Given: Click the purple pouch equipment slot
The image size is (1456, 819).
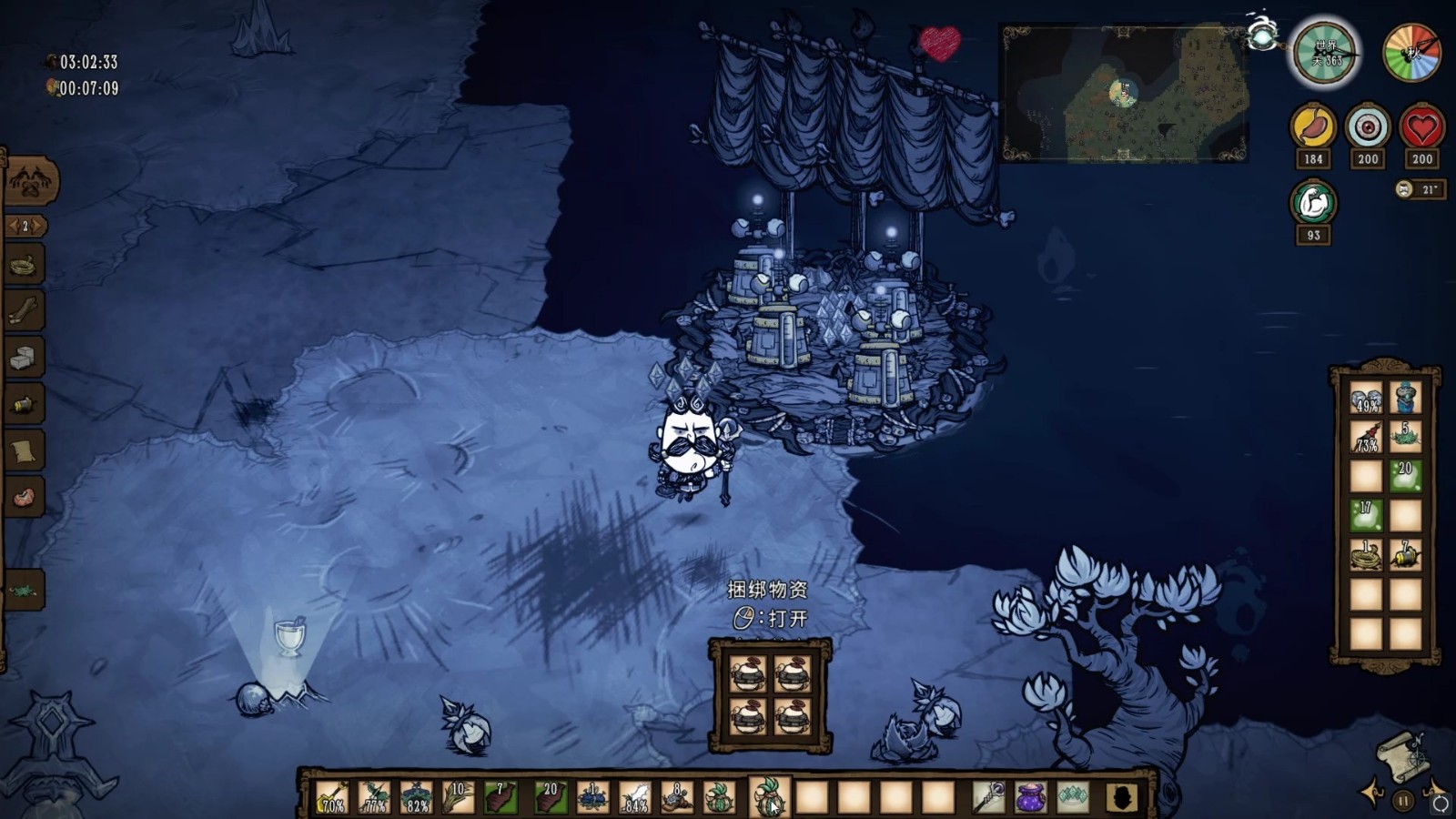Looking at the screenshot, I should point(1030,798).
